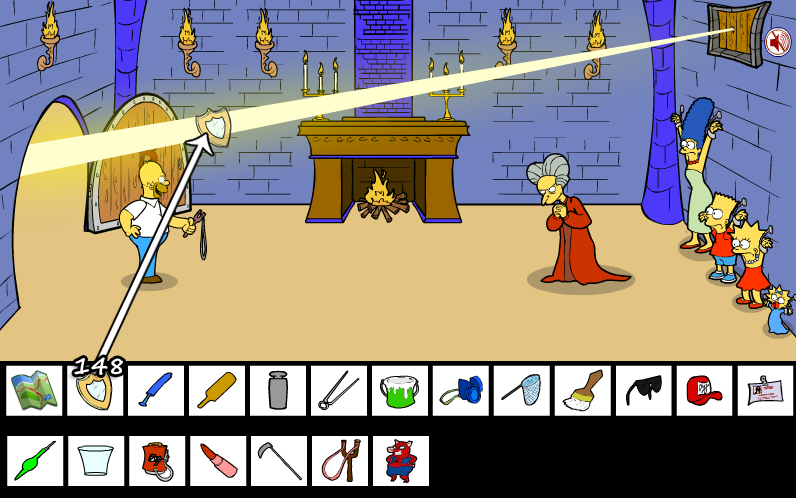Choose the butterfly net item

[x=522, y=391]
